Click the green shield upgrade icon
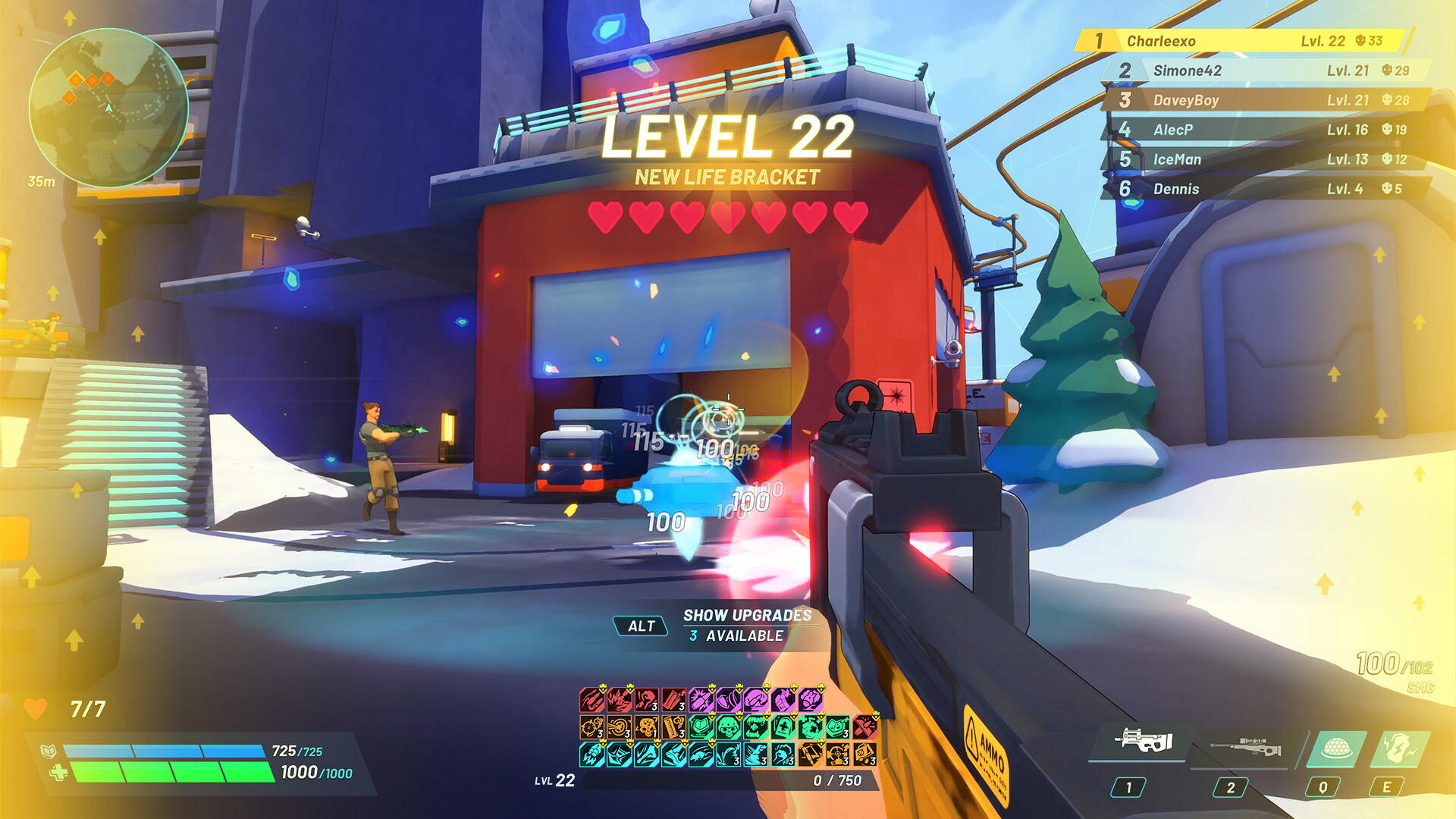1456x819 pixels. [699, 727]
